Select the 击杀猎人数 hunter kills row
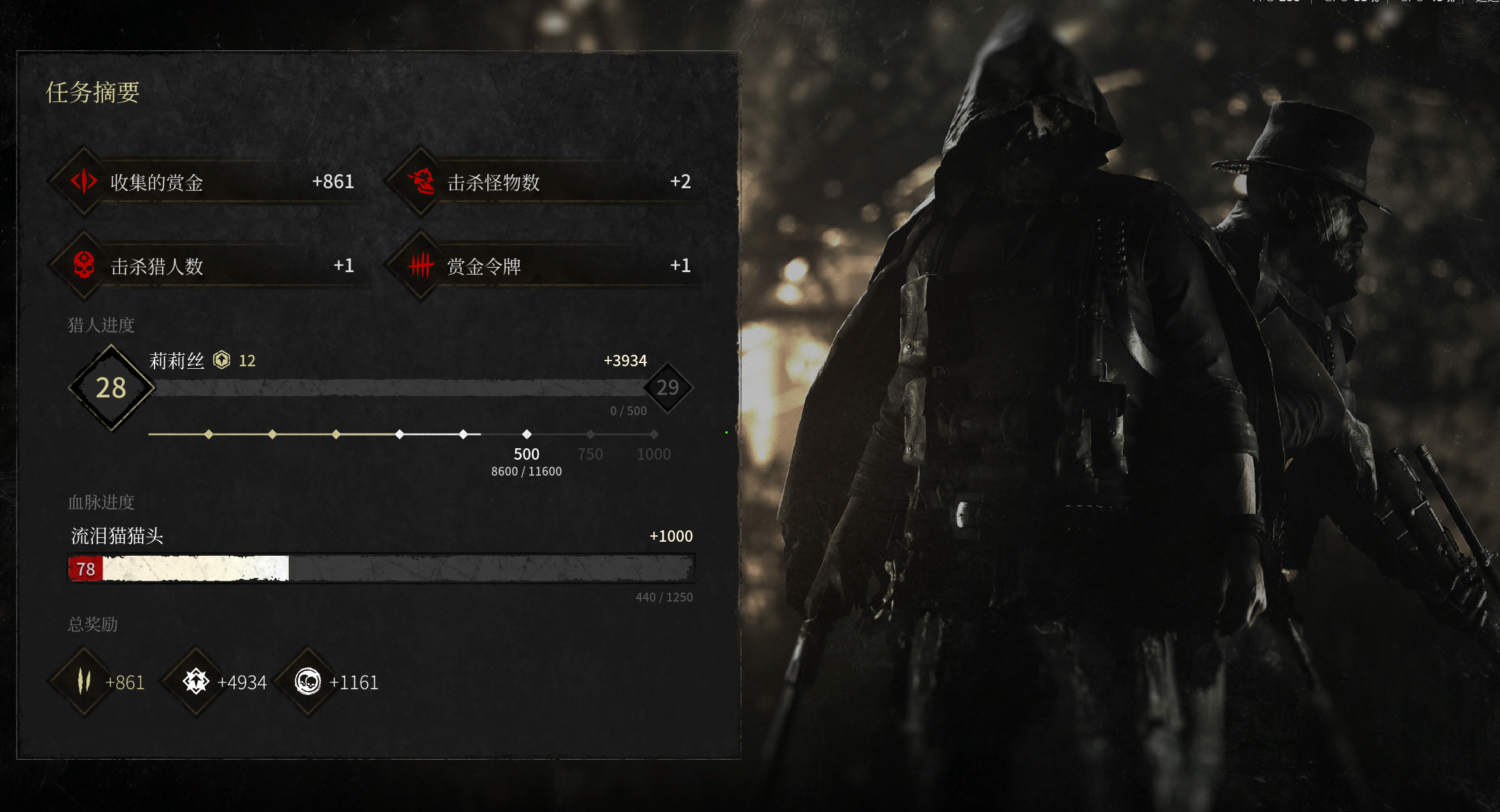 point(210,266)
